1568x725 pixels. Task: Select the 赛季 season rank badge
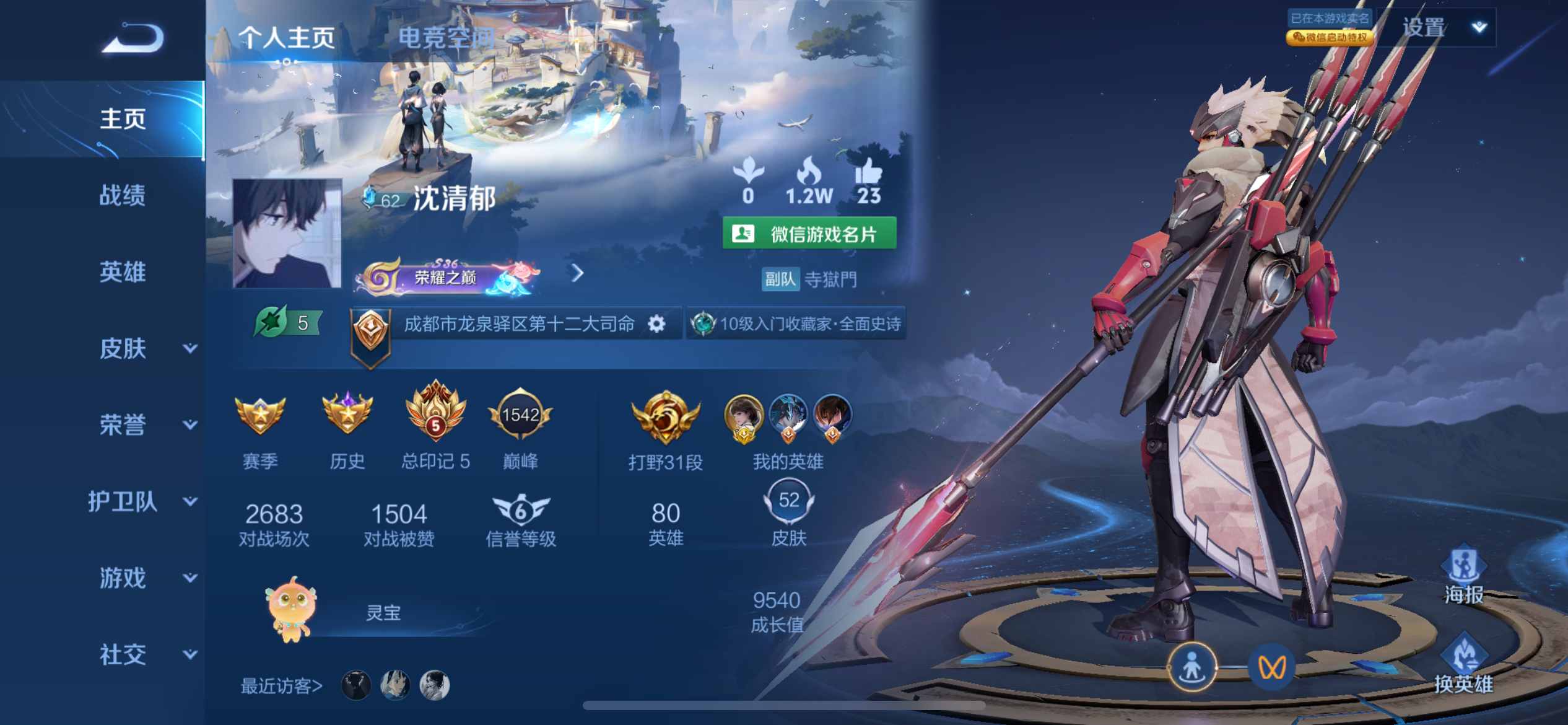pyautogui.click(x=260, y=416)
